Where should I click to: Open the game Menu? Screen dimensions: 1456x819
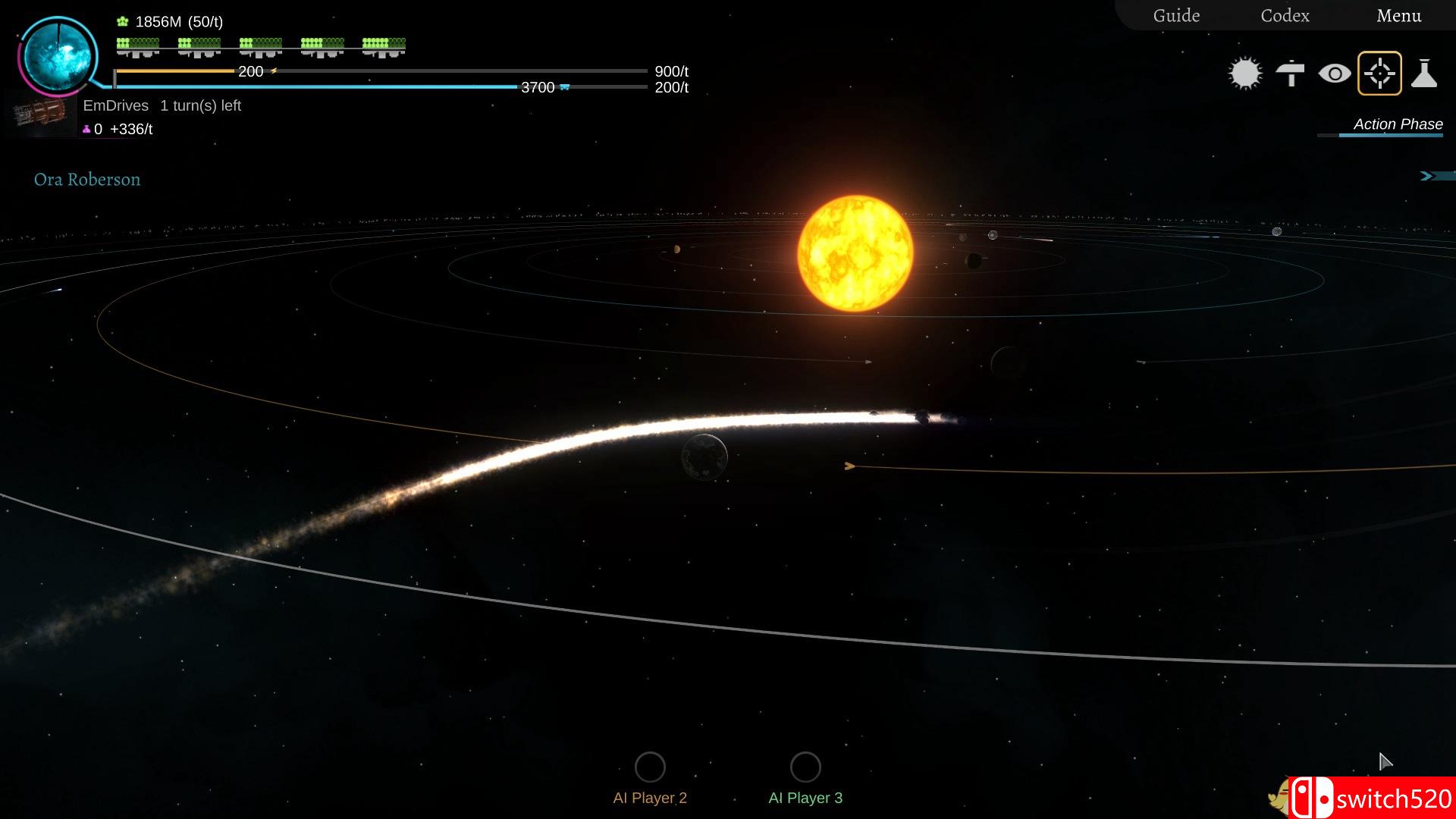(1398, 16)
